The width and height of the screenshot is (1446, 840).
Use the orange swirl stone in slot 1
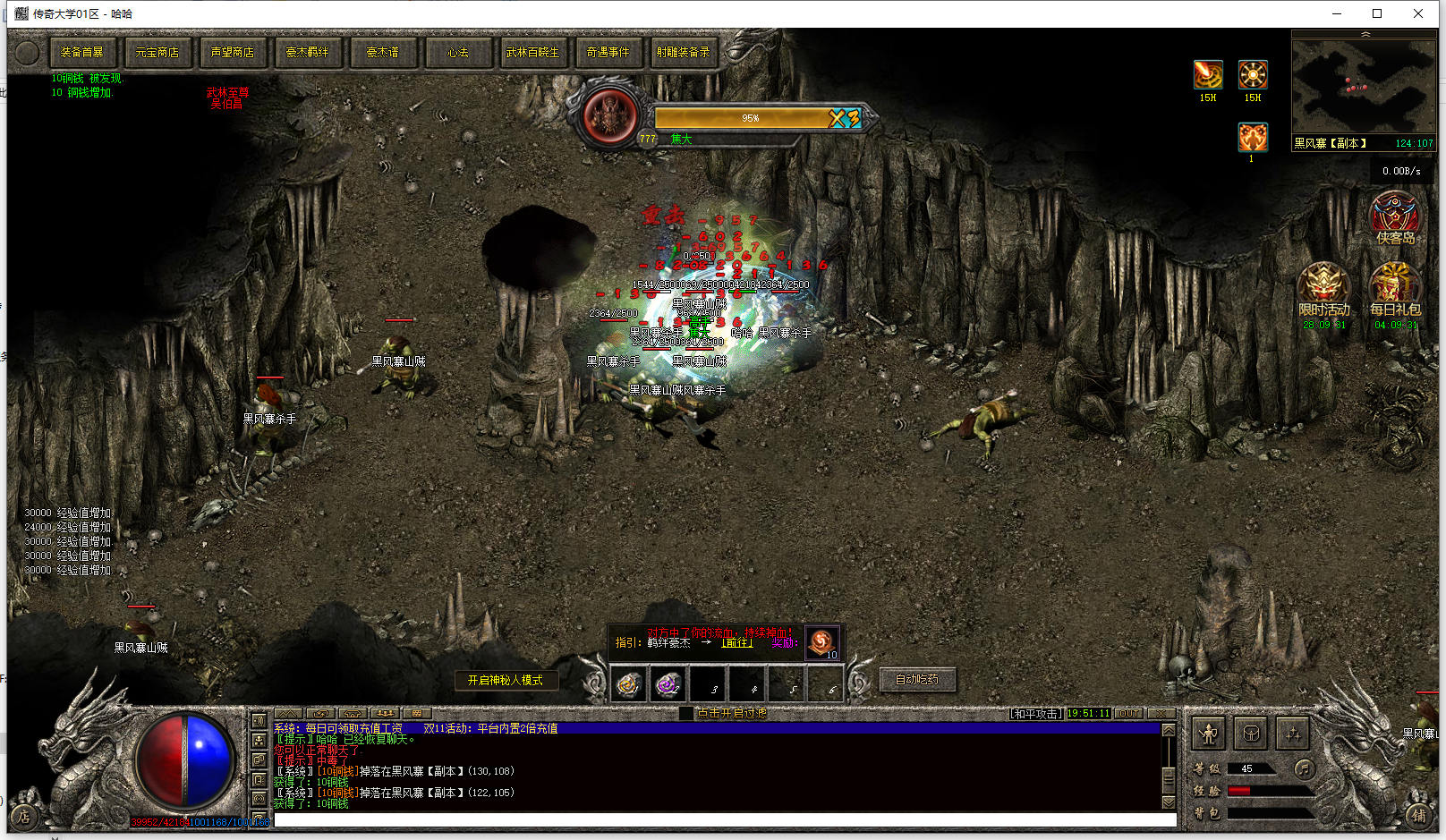628,685
